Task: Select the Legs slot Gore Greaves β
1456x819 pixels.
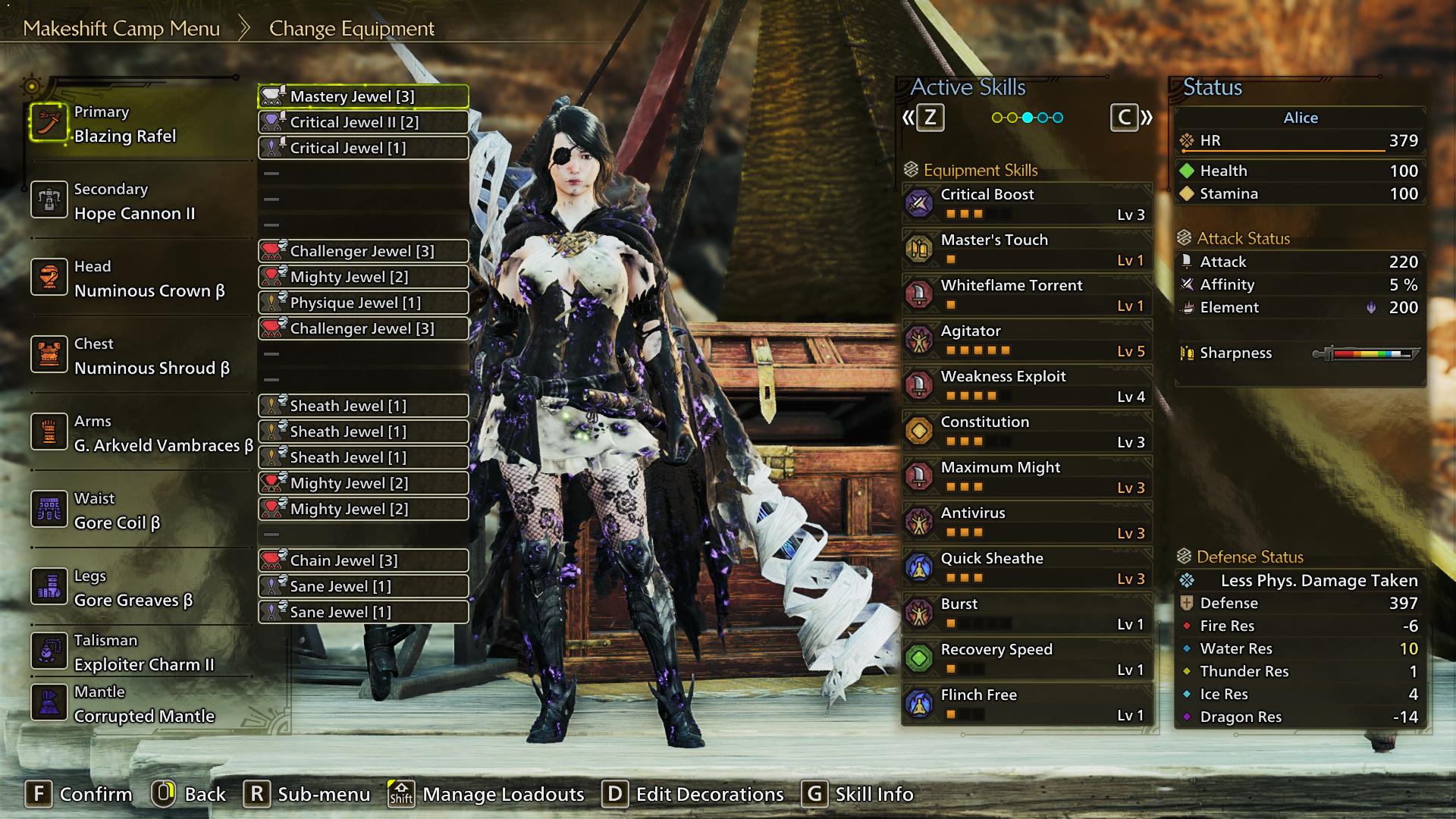Action: click(133, 588)
